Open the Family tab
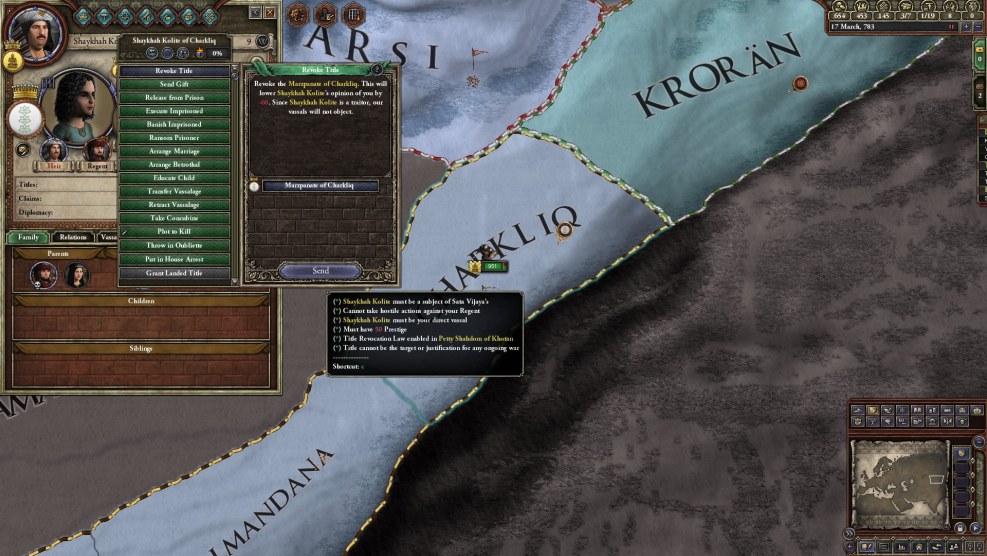This screenshot has width=987, height=556. pyautogui.click(x=28, y=237)
